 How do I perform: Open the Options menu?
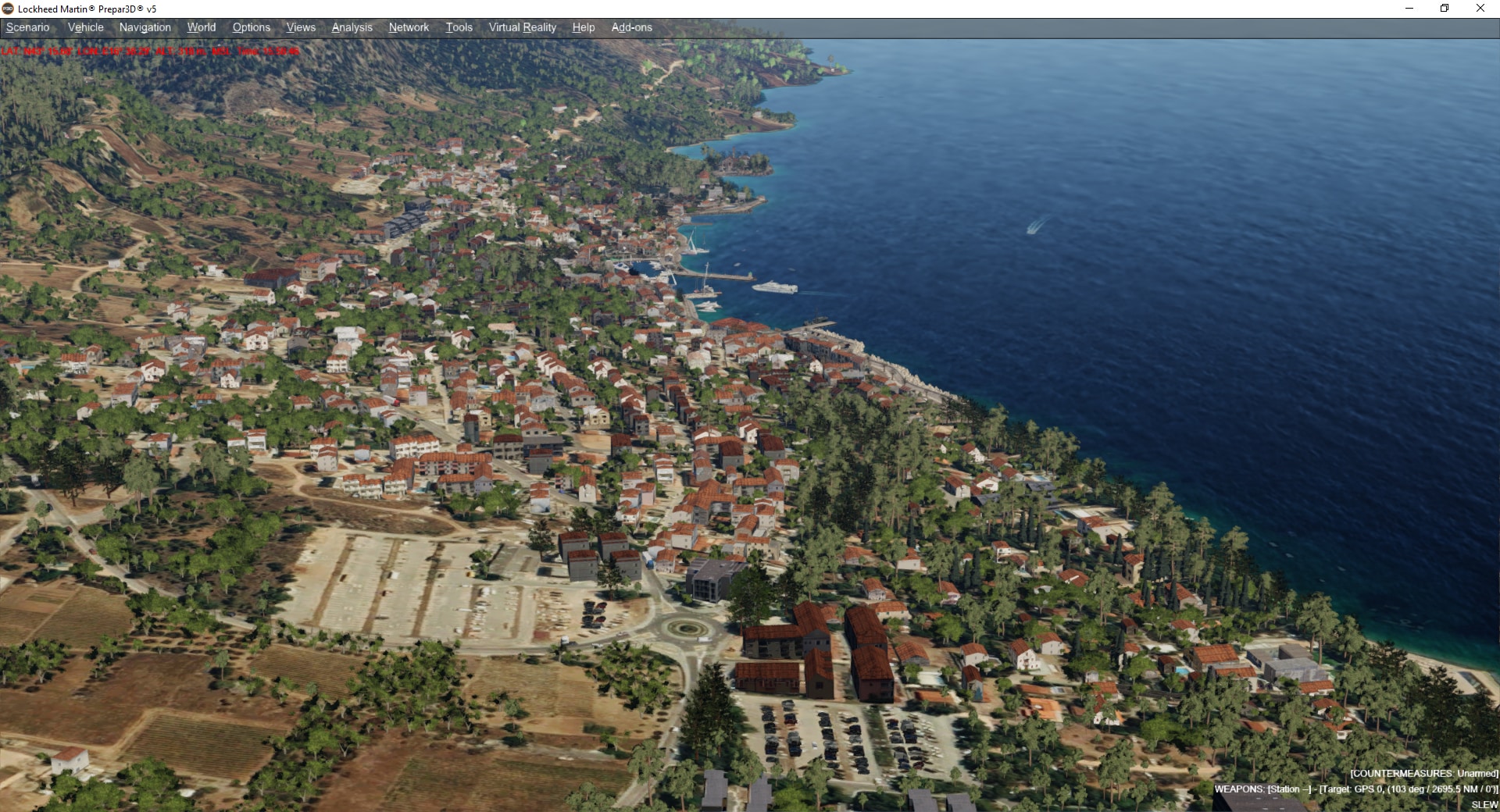pyautogui.click(x=251, y=27)
